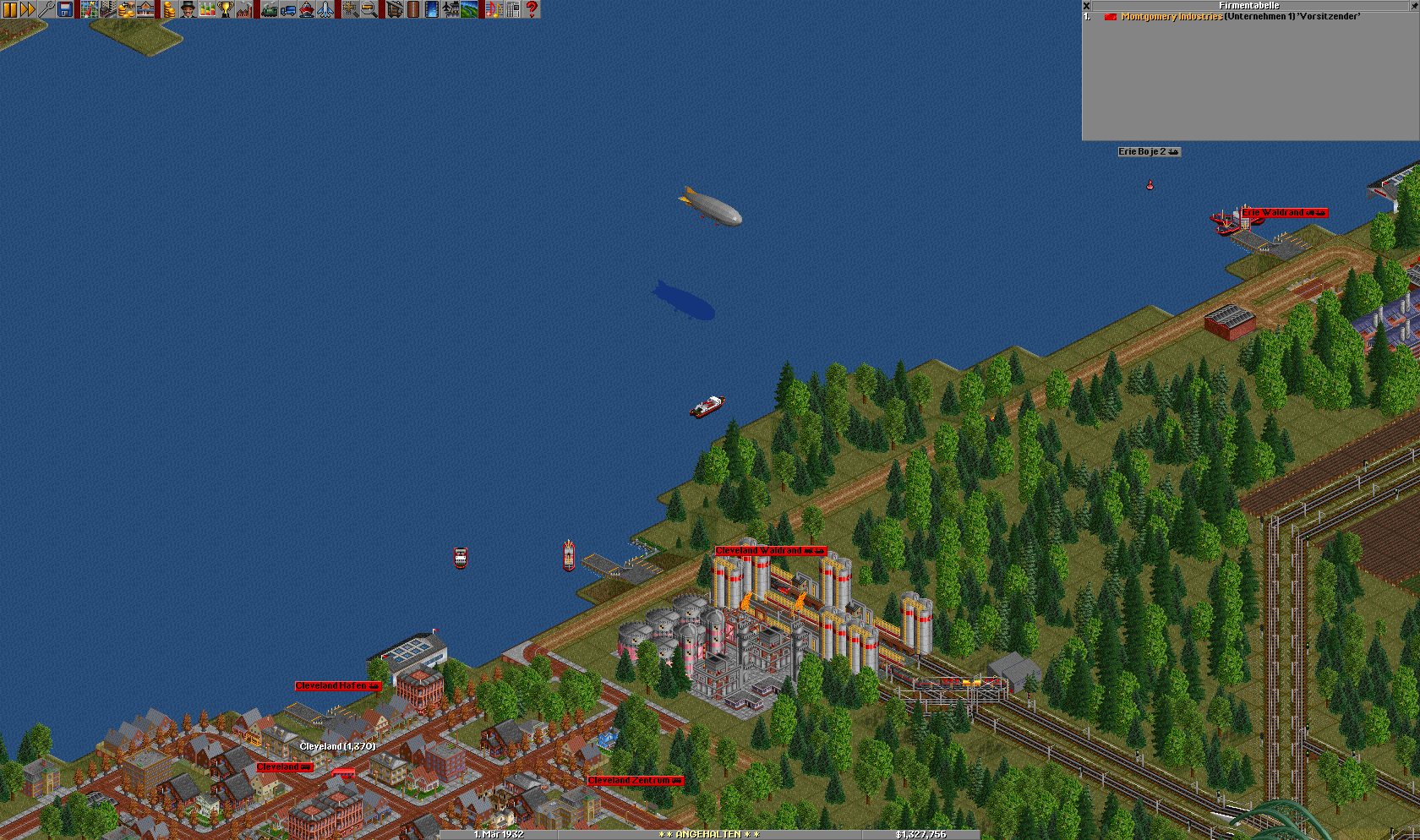Open the gold coins finances window
1420x840 pixels.
coord(169,9)
